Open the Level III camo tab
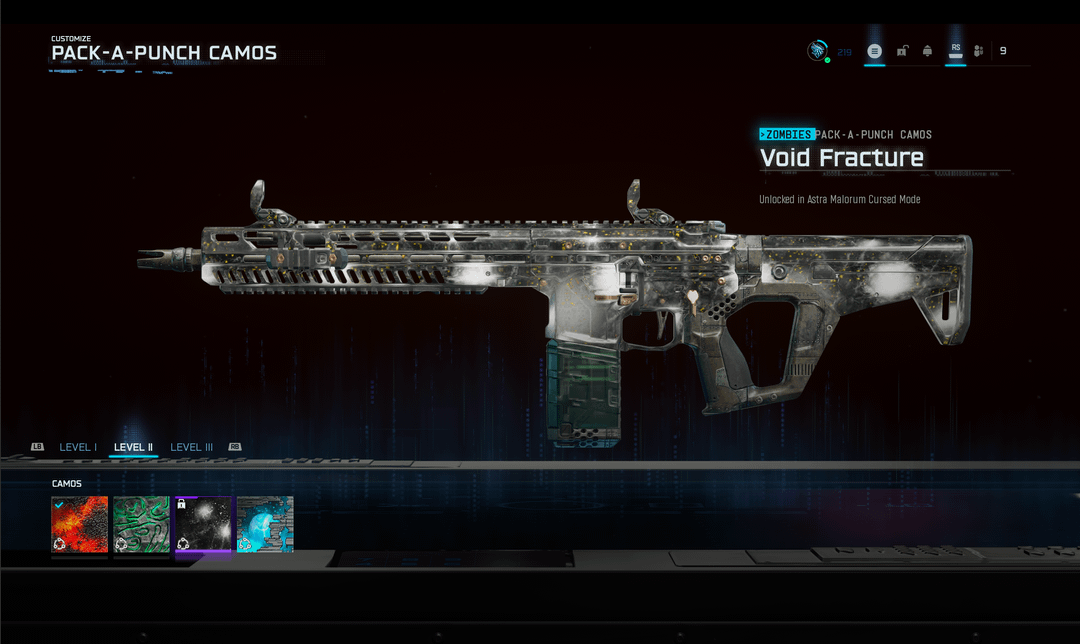The height and width of the screenshot is (644, 1080). tap(191, 447)
